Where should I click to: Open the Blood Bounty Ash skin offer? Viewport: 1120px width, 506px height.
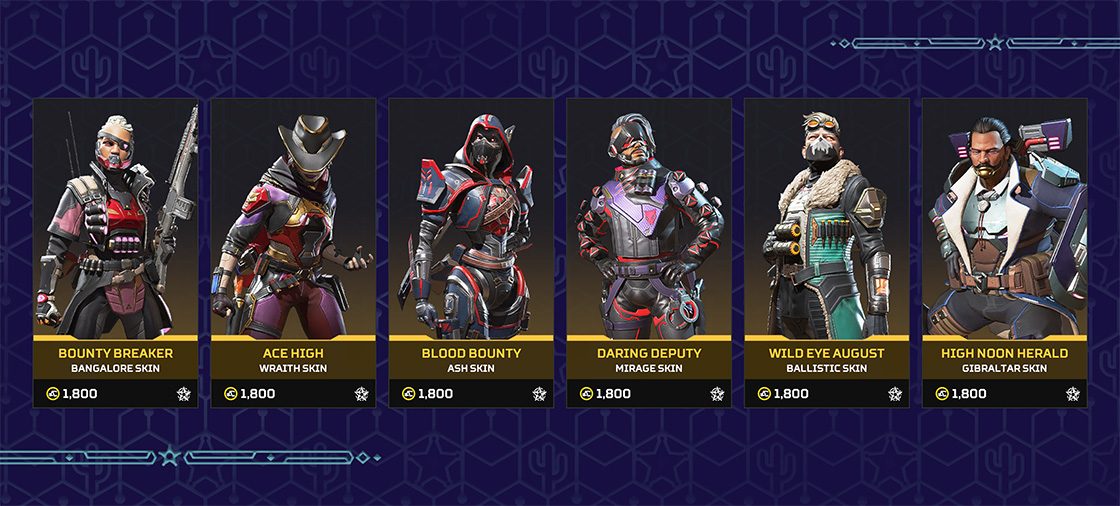[x=471, y=252]
